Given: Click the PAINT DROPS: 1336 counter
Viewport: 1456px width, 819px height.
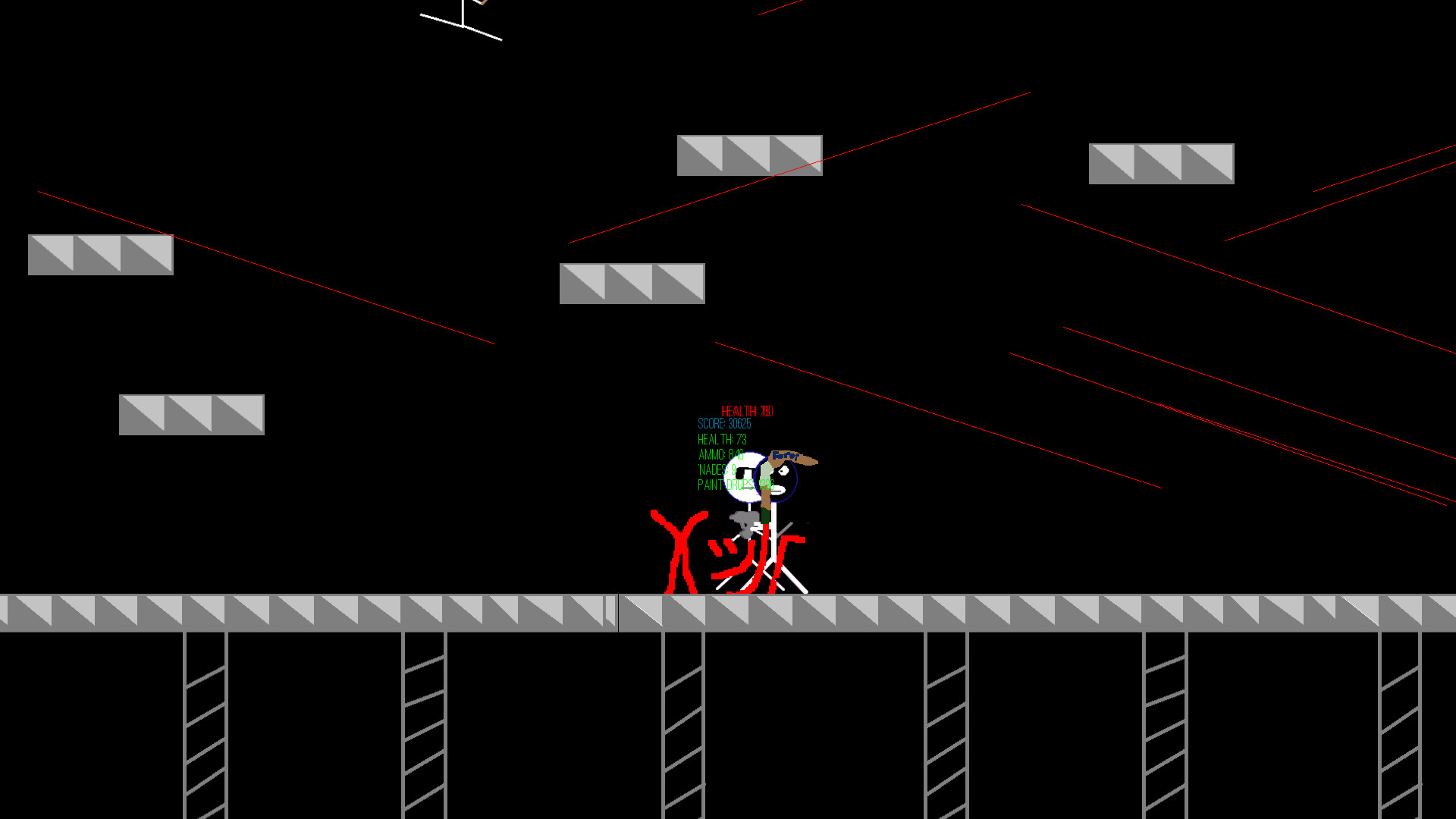Looking at the screenshot, I should [736, 484].
